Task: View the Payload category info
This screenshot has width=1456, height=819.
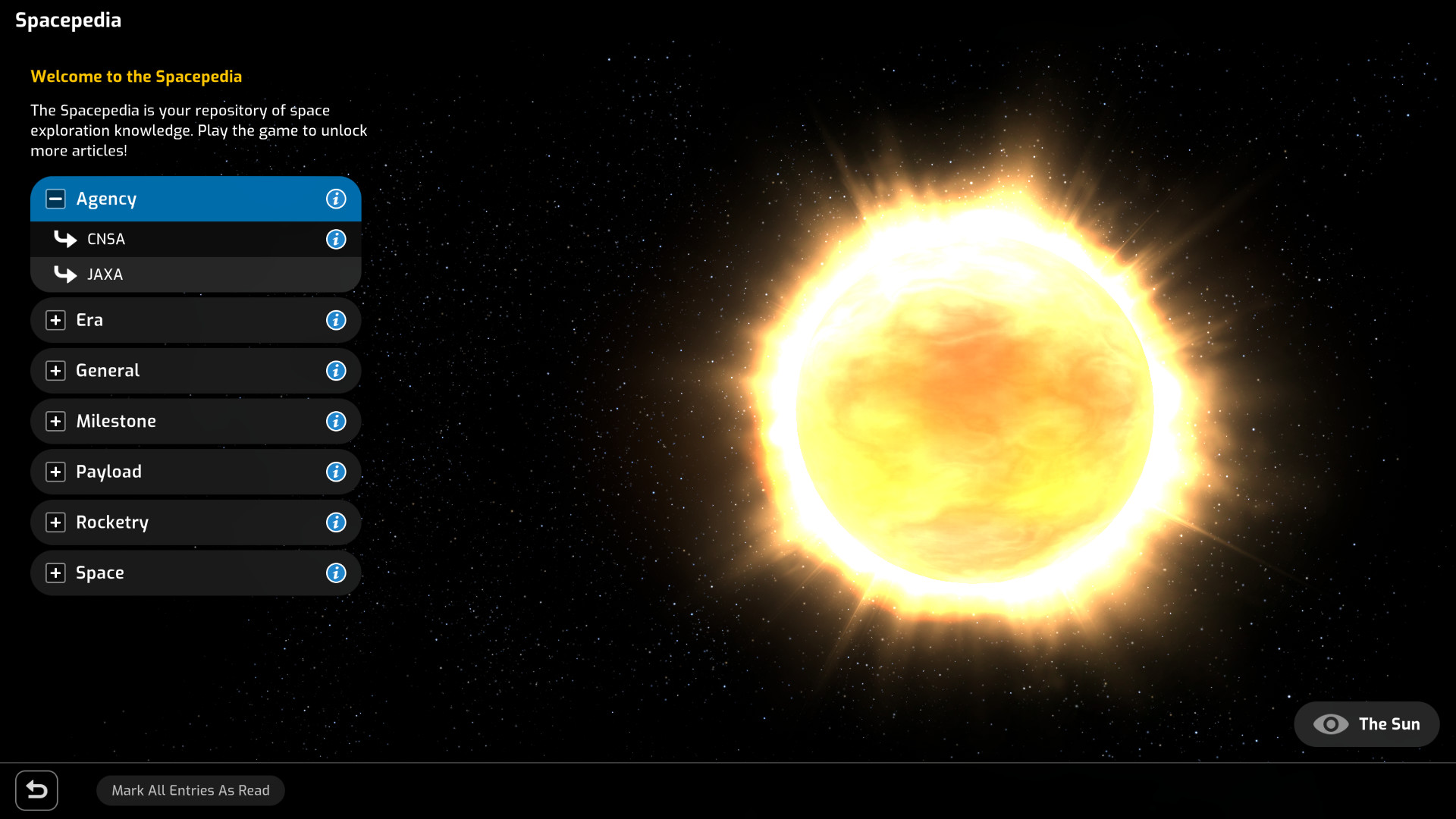Action: (x=336, y=472)
